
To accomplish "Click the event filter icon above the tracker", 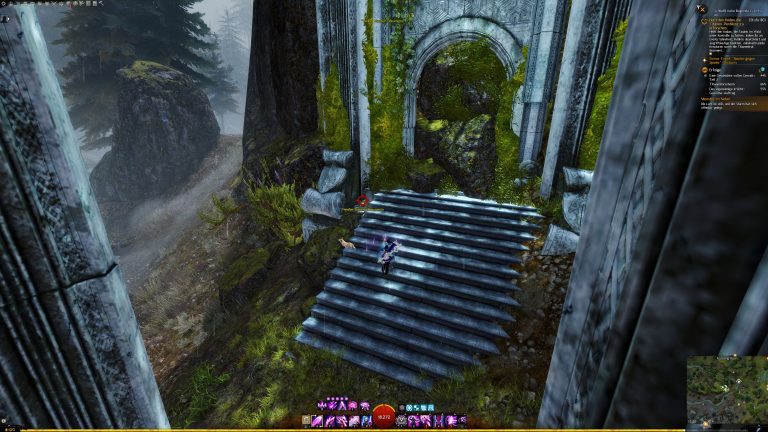I will point(703,7).
